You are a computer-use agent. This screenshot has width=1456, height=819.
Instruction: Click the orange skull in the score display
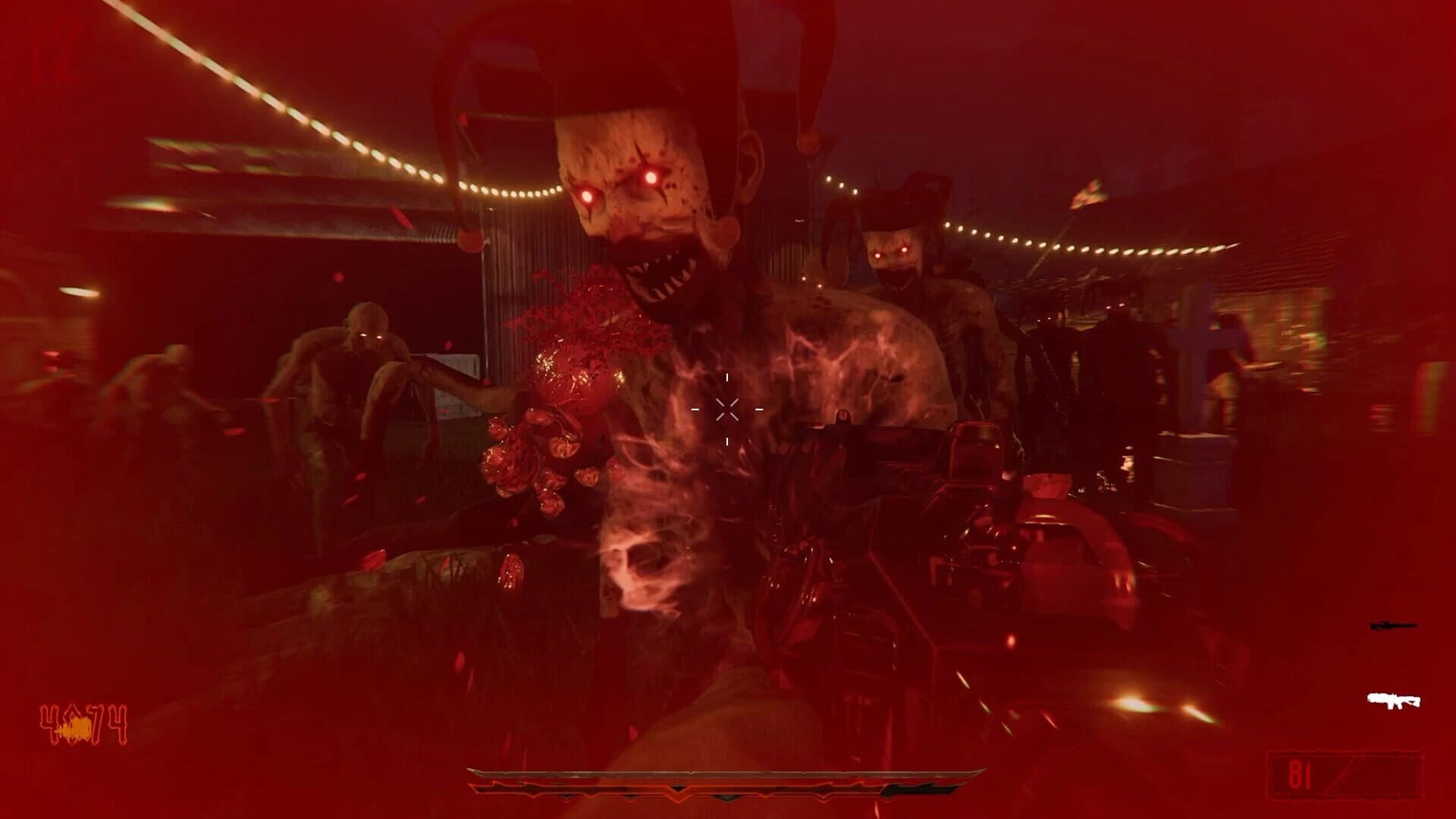tap(76, 728)
